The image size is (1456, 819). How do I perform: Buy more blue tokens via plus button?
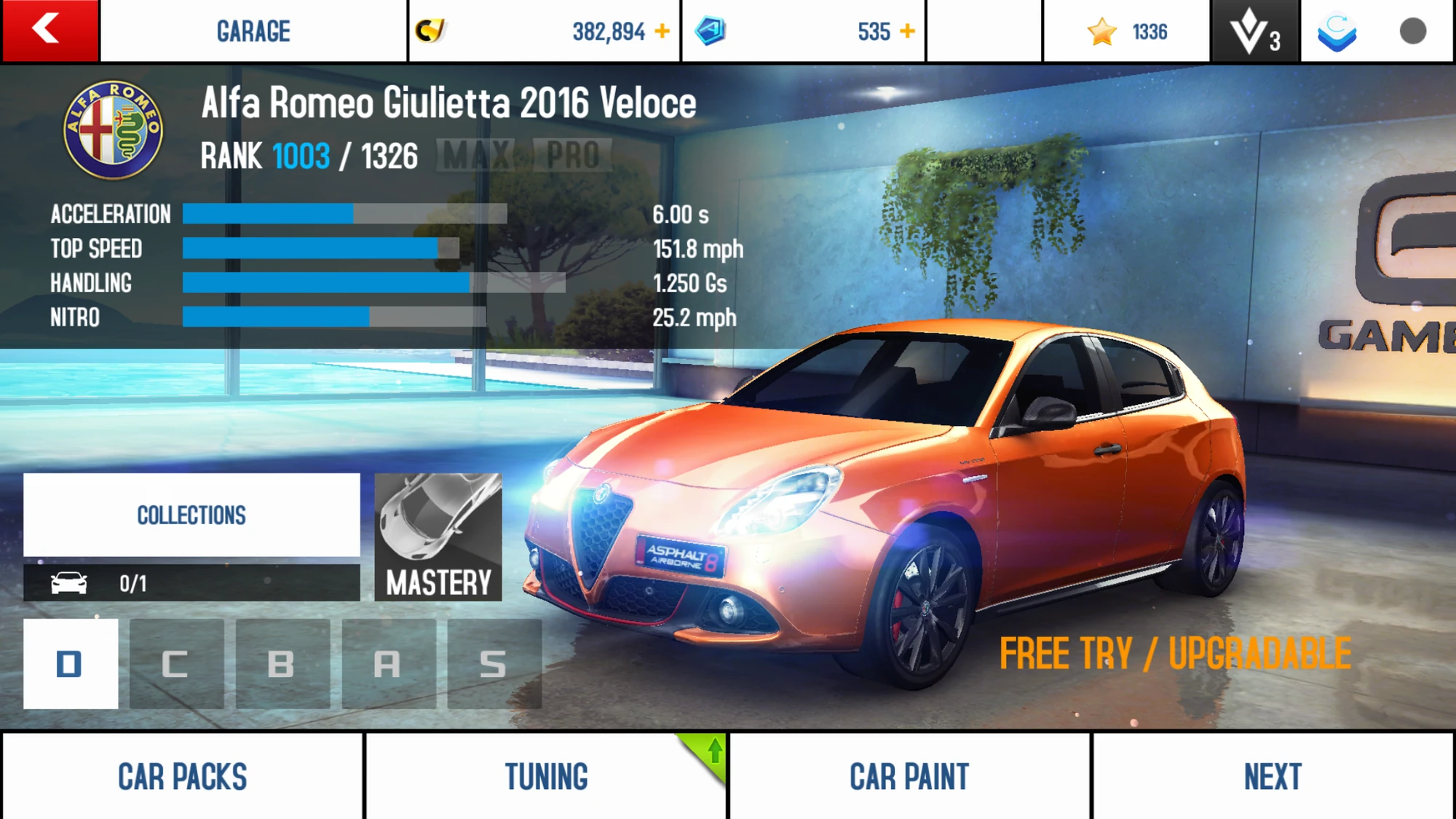pyautogui.click(x=907, y=31)
